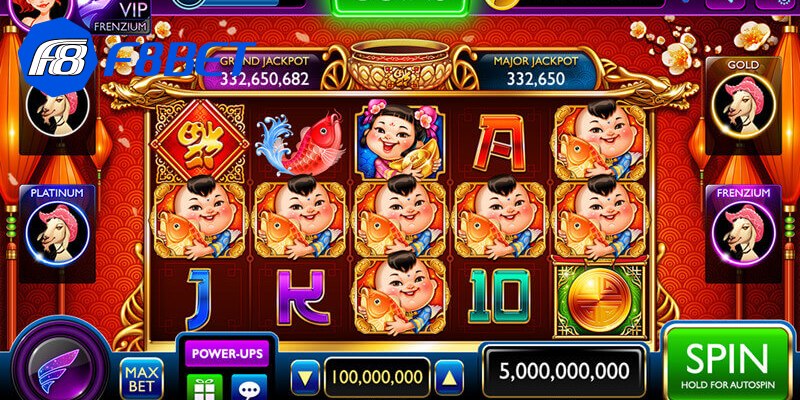Screen dimensions: 800x400
Task: Lower the bet with the down arrow
Action: coord(307,377)
